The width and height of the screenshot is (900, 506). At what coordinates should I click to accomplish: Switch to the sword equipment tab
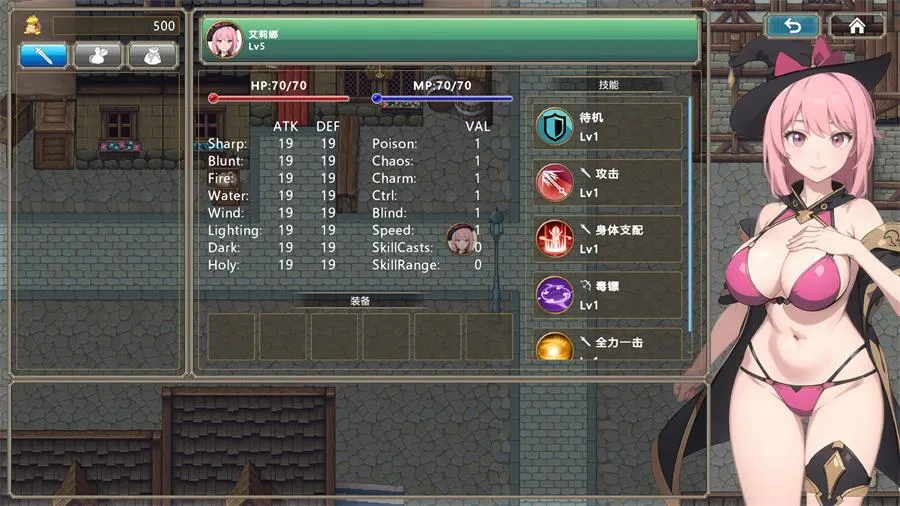tap(44, 56)
